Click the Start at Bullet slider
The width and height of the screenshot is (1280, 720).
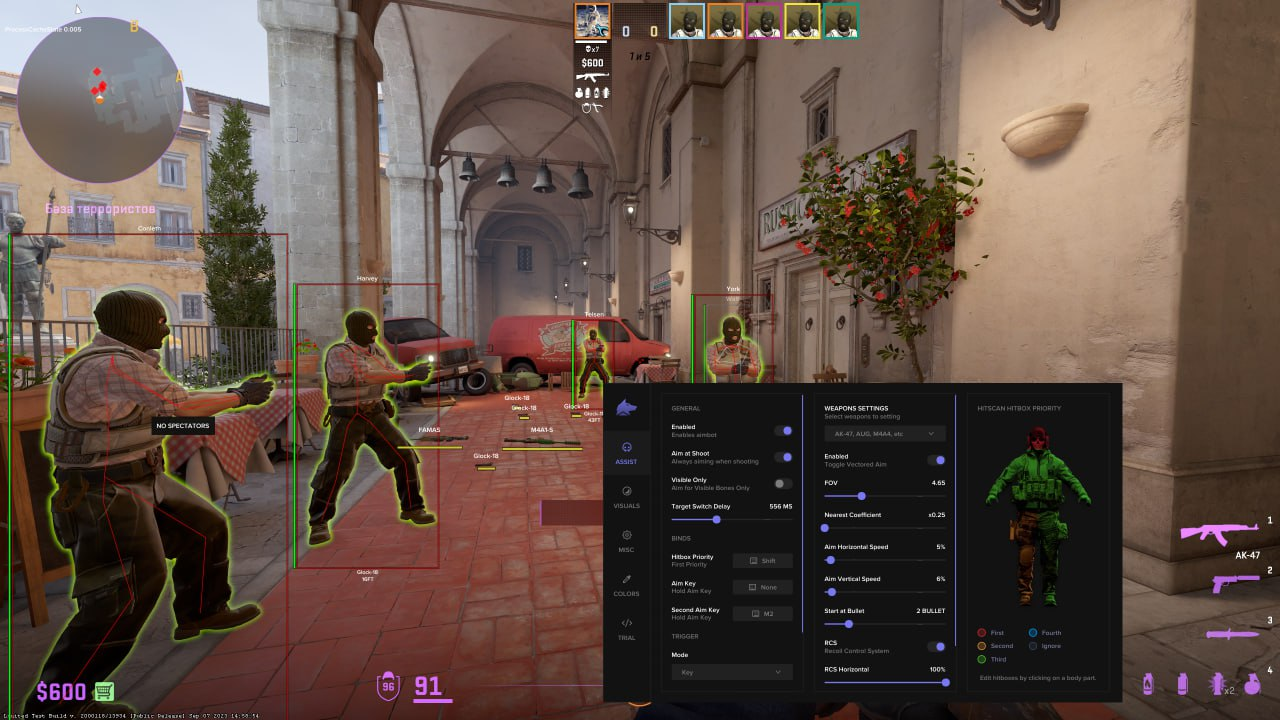(848, 624)
